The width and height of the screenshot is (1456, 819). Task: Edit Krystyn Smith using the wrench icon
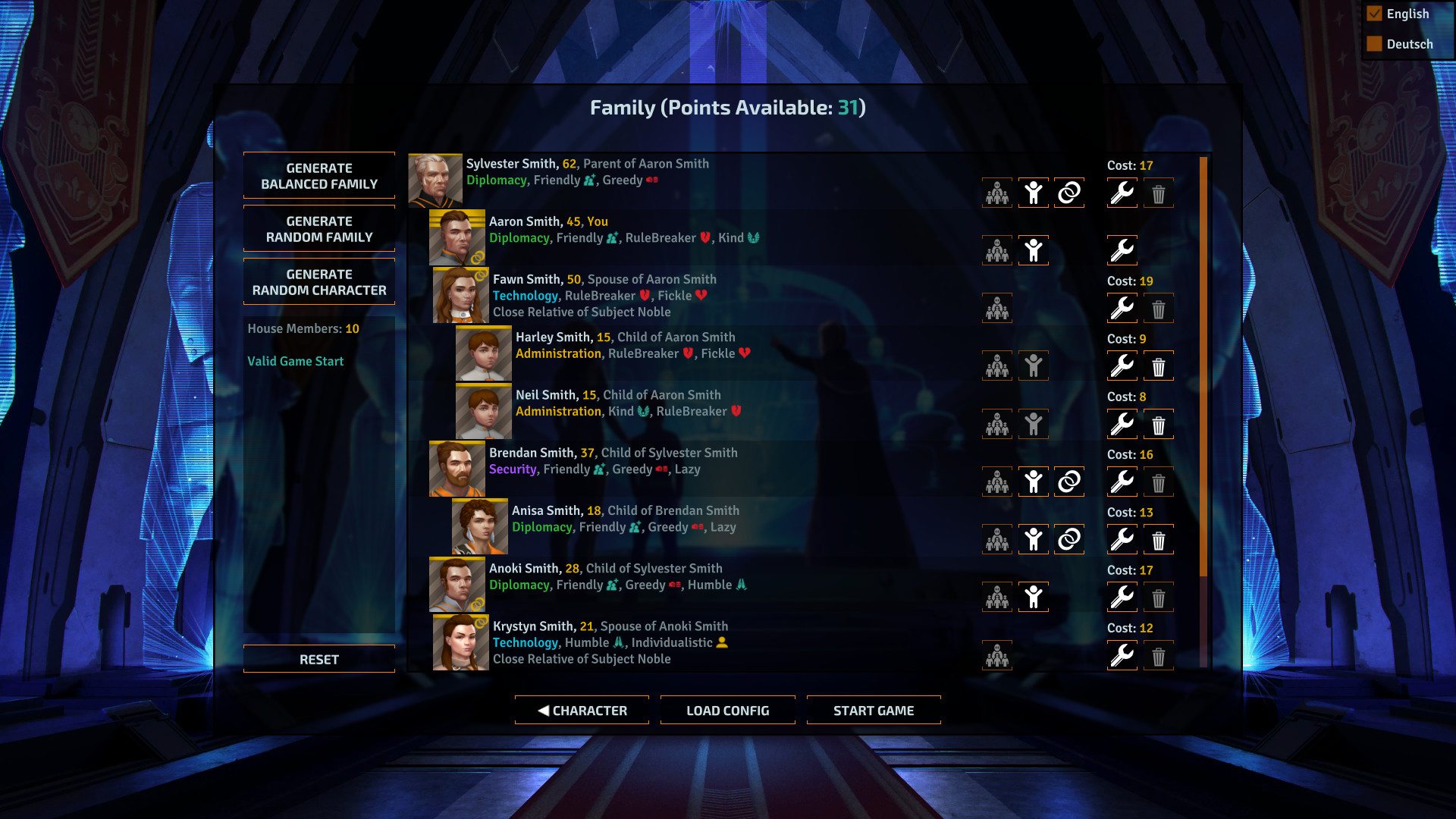pos(1122,655)
